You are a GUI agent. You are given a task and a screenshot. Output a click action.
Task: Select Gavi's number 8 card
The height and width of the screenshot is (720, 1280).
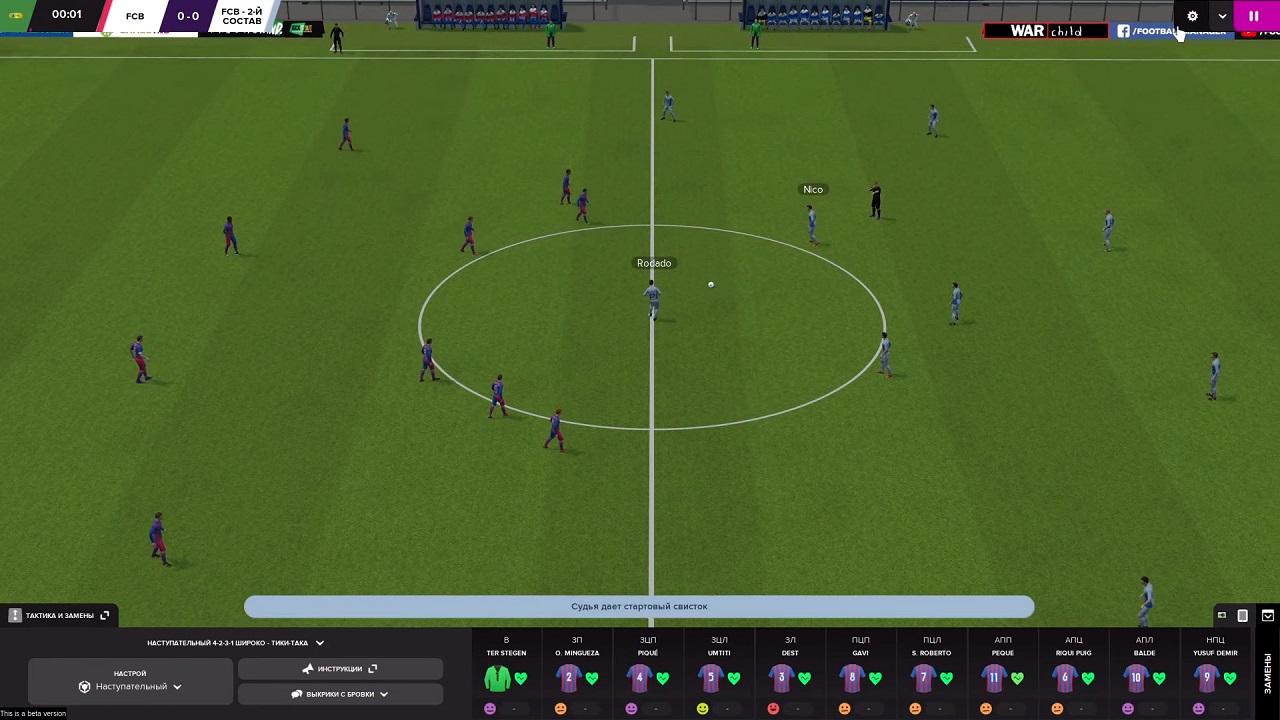click(x=852, y=678)
